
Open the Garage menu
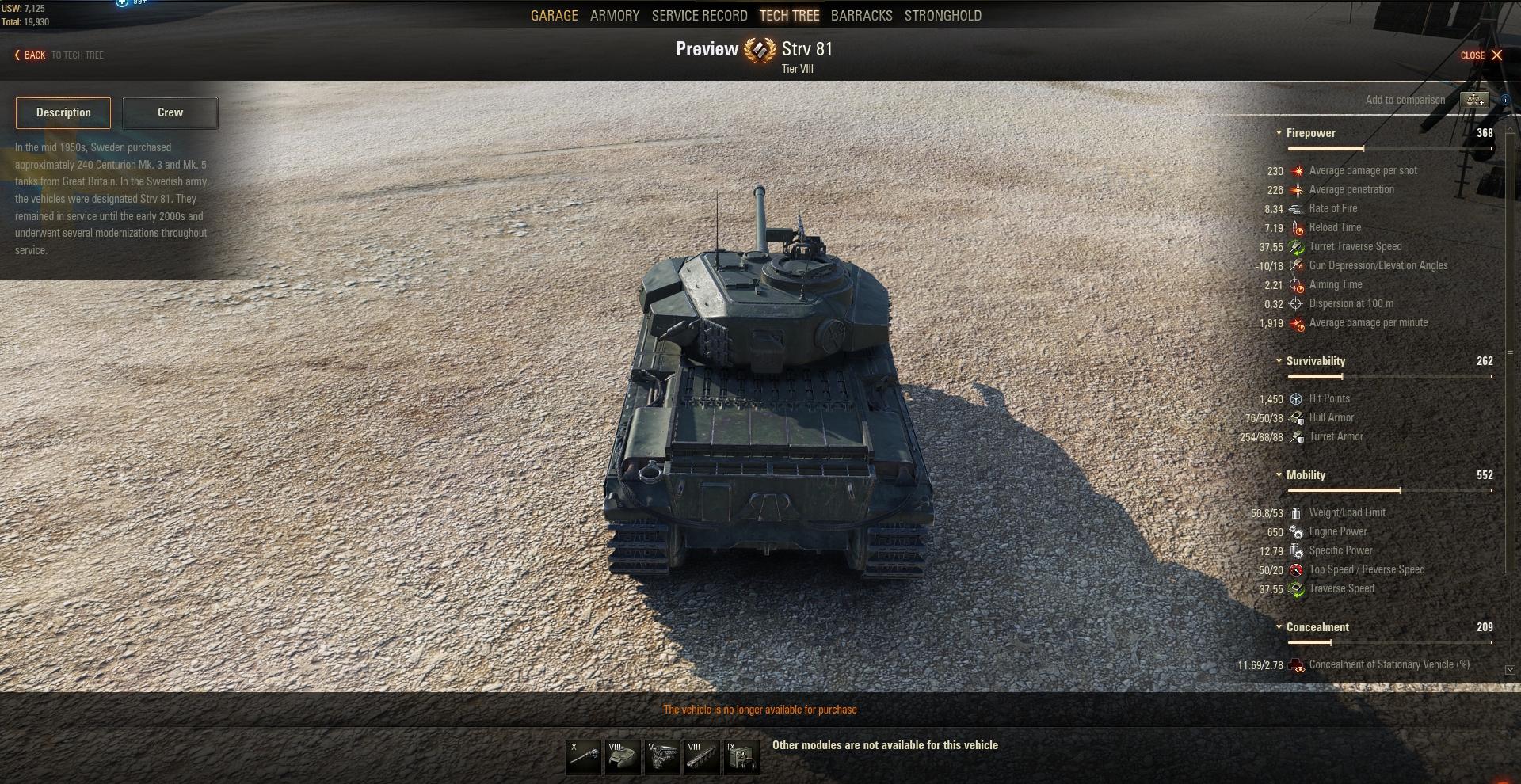click(554, 16)
